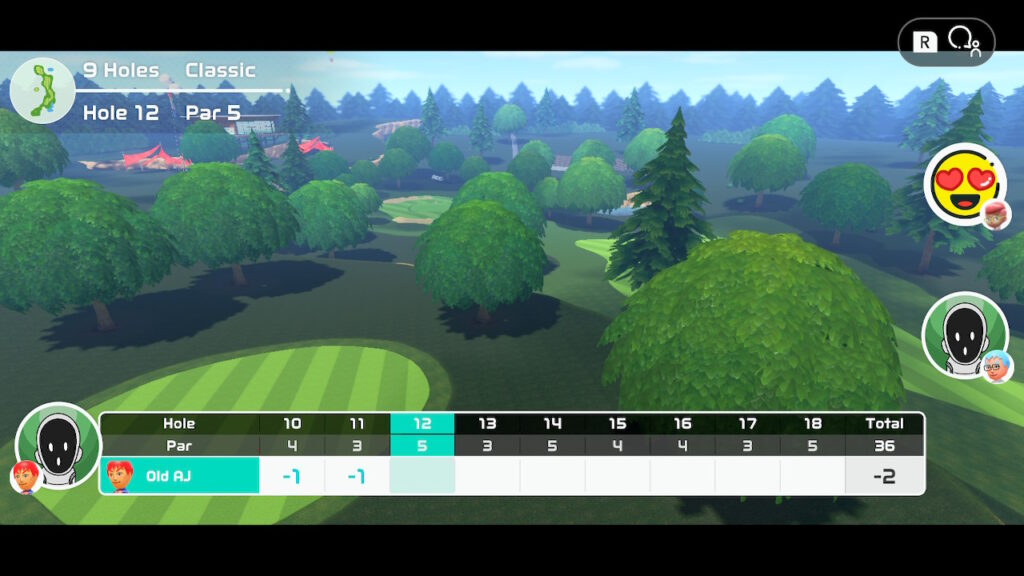1024x576 pixels.
Task: Click the highlighted hole 12 scorecard header
Action: point(422,423)
